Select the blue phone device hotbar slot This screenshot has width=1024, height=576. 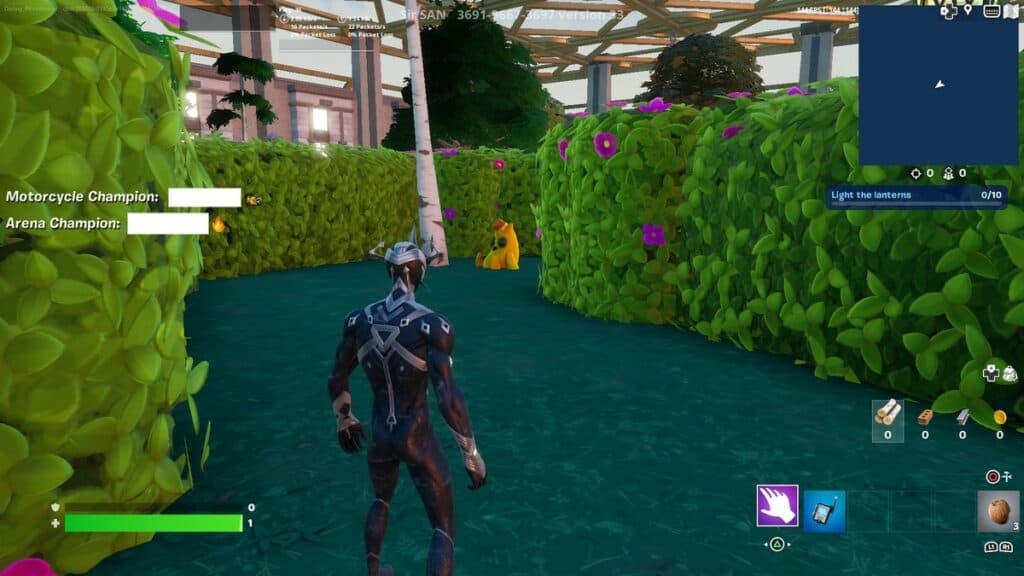(824, 511)
